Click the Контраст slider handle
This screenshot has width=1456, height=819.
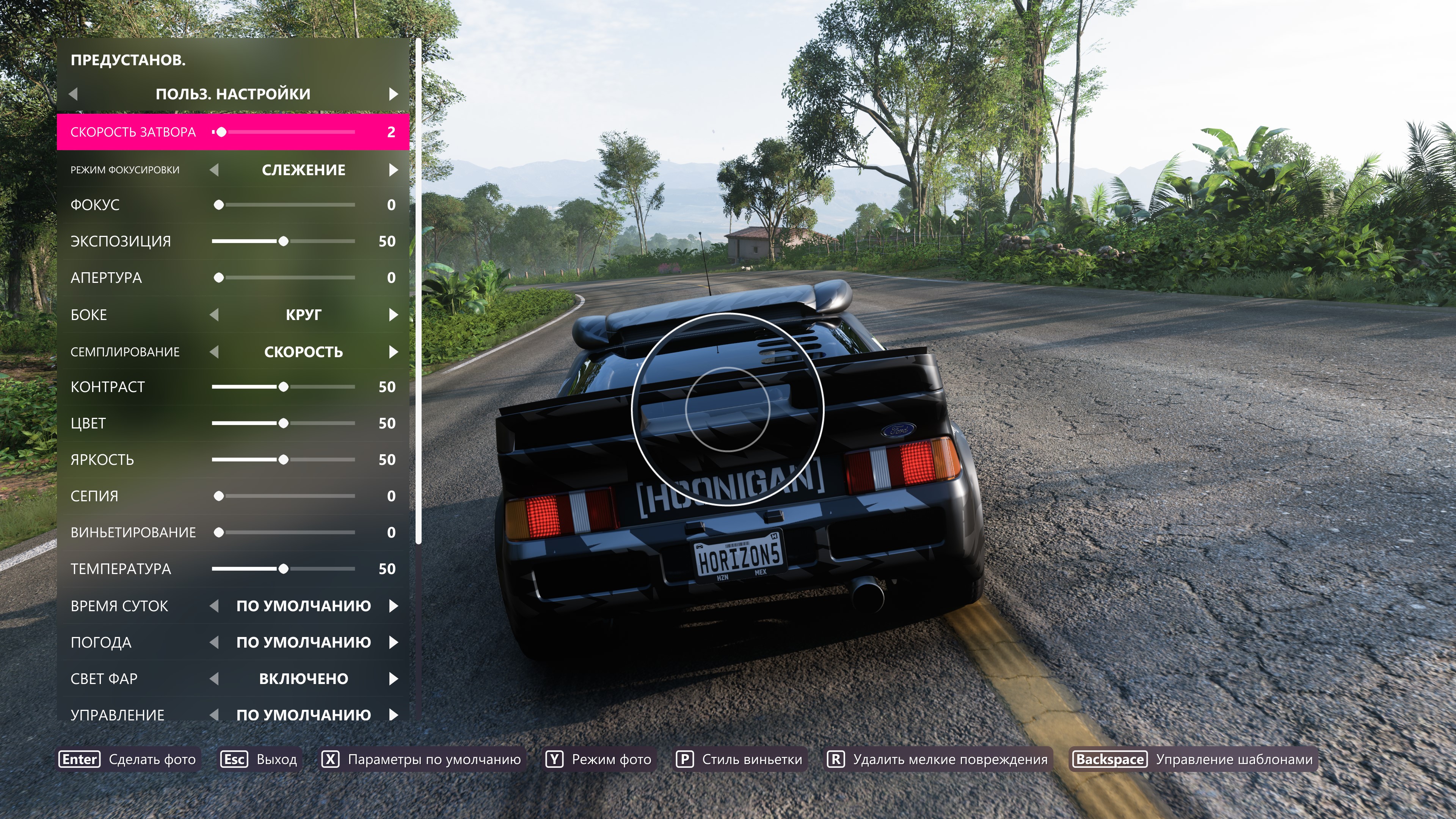point(283,387)
